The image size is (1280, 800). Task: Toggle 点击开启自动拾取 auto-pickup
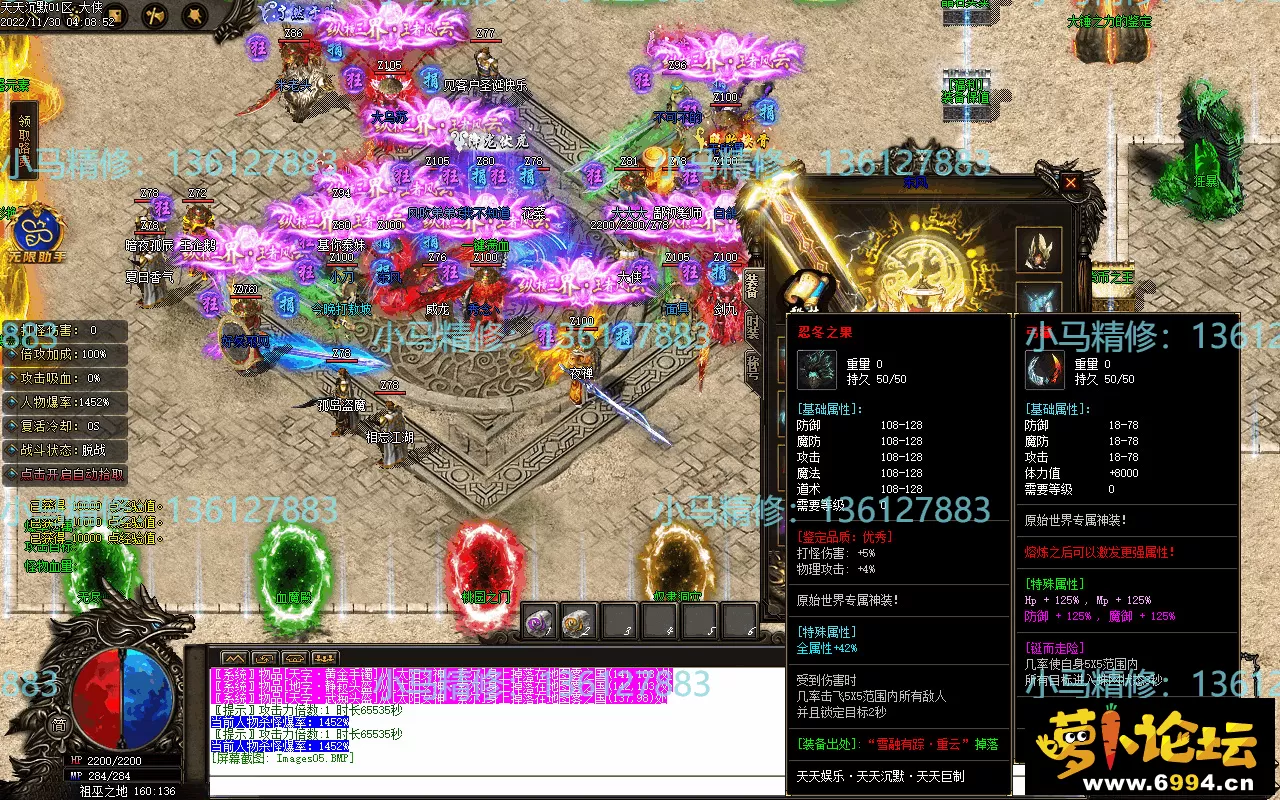(x=66, y=474)
